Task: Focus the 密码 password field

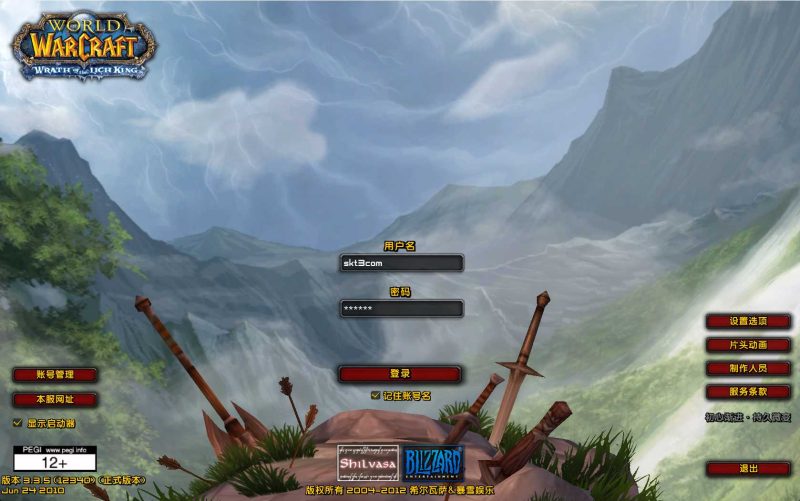Action: click(400, 309)
